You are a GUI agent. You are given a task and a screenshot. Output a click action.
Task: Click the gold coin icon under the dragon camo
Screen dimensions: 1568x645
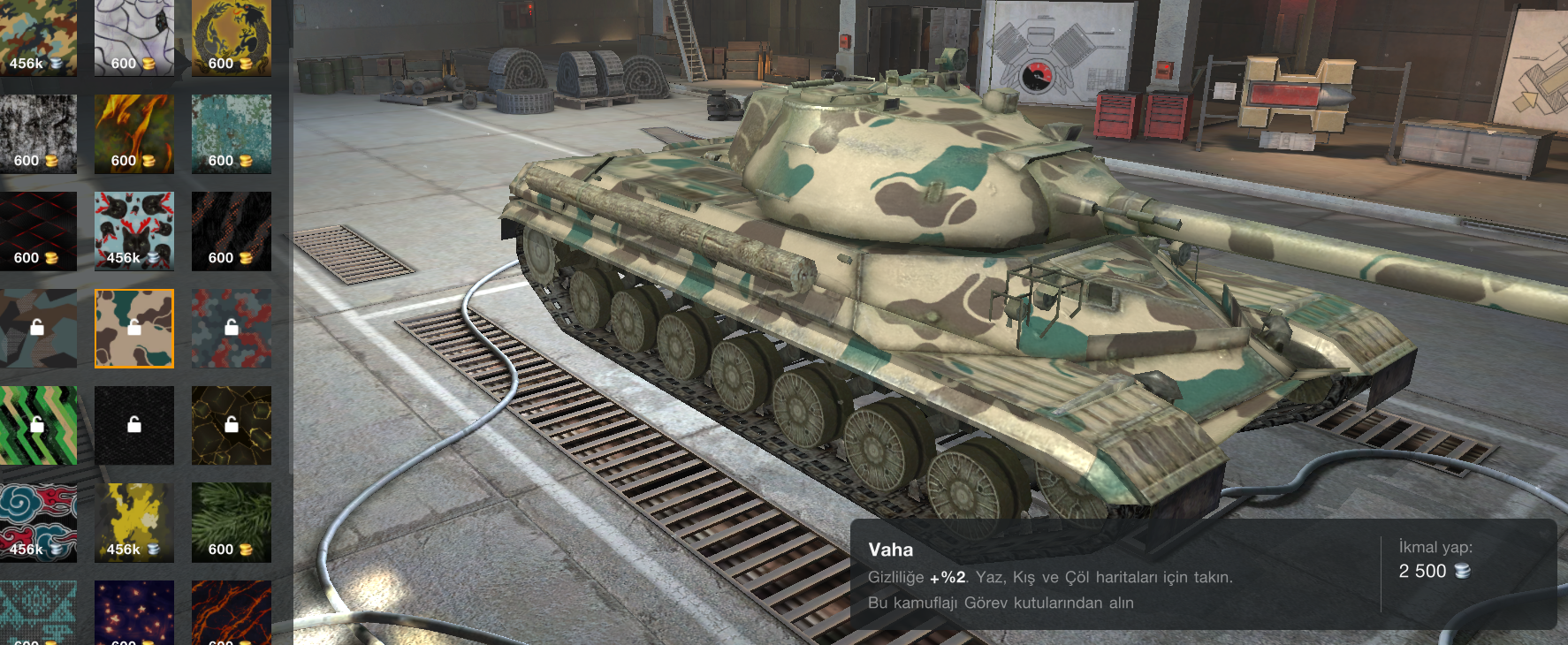[245, 64]
